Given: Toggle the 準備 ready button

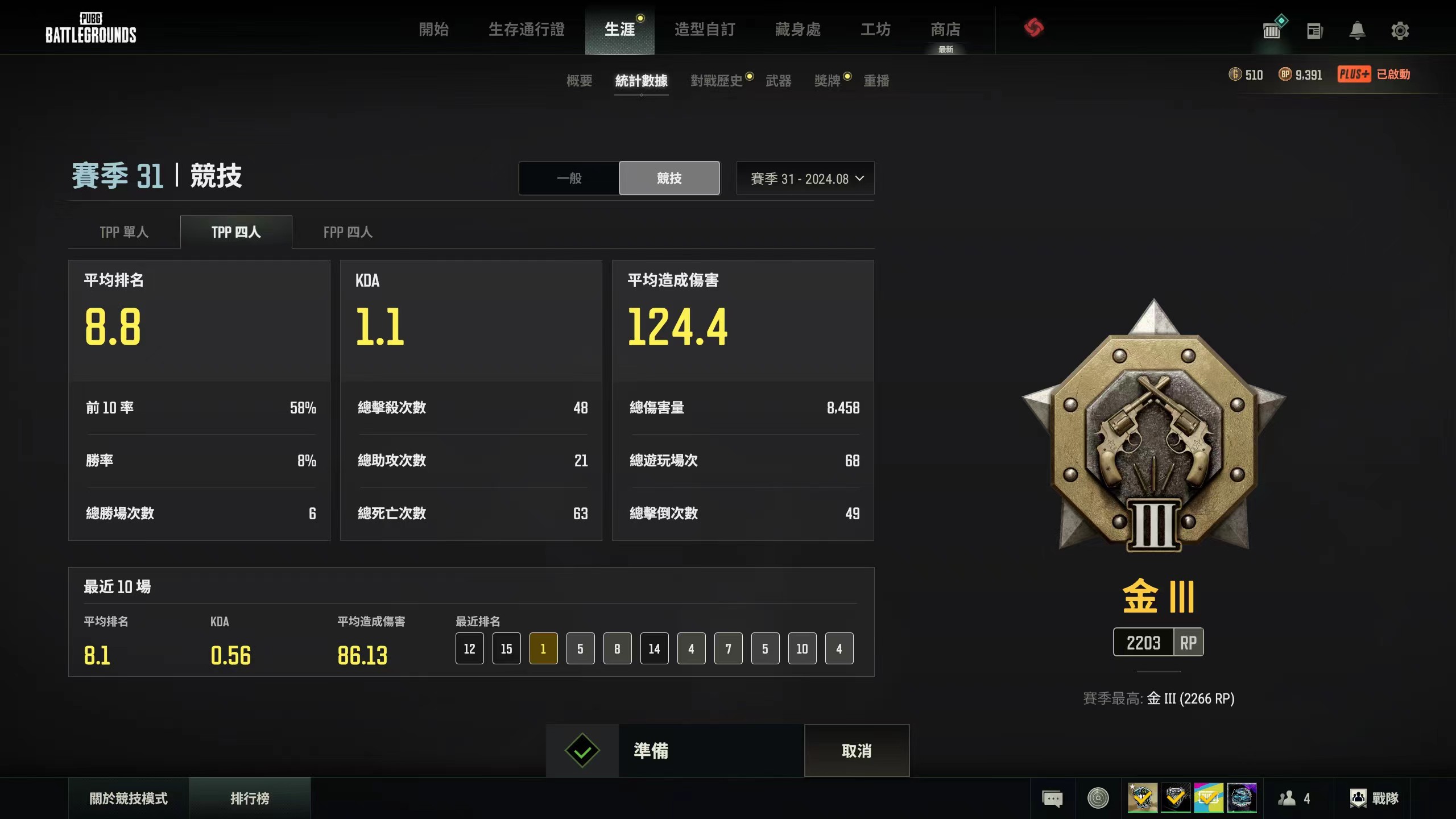Looking at the screenshot, I should pos(675,751).
